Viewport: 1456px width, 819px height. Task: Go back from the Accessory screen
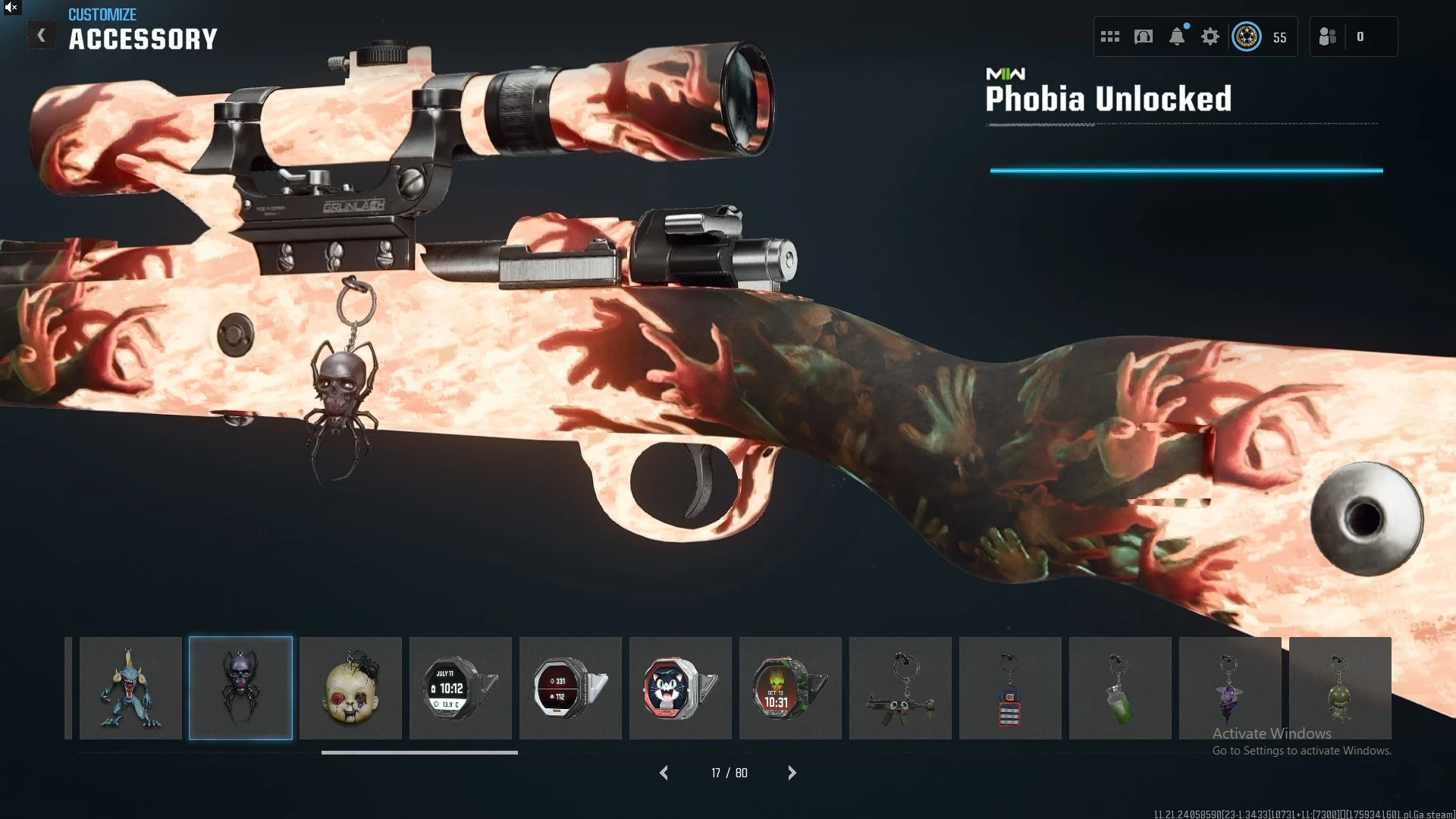coord(42,36)
